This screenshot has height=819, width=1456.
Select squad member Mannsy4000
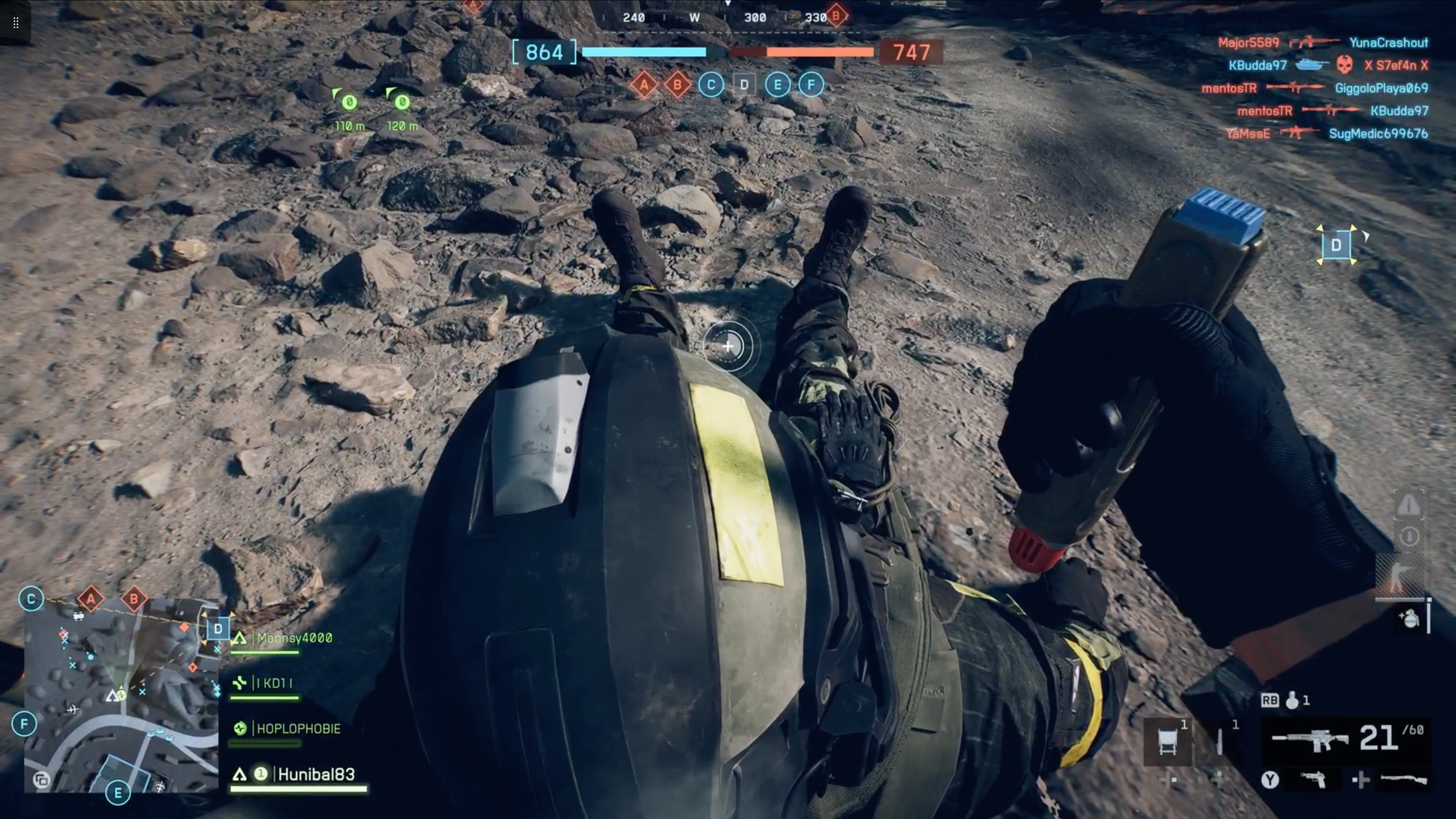(293, 638)
